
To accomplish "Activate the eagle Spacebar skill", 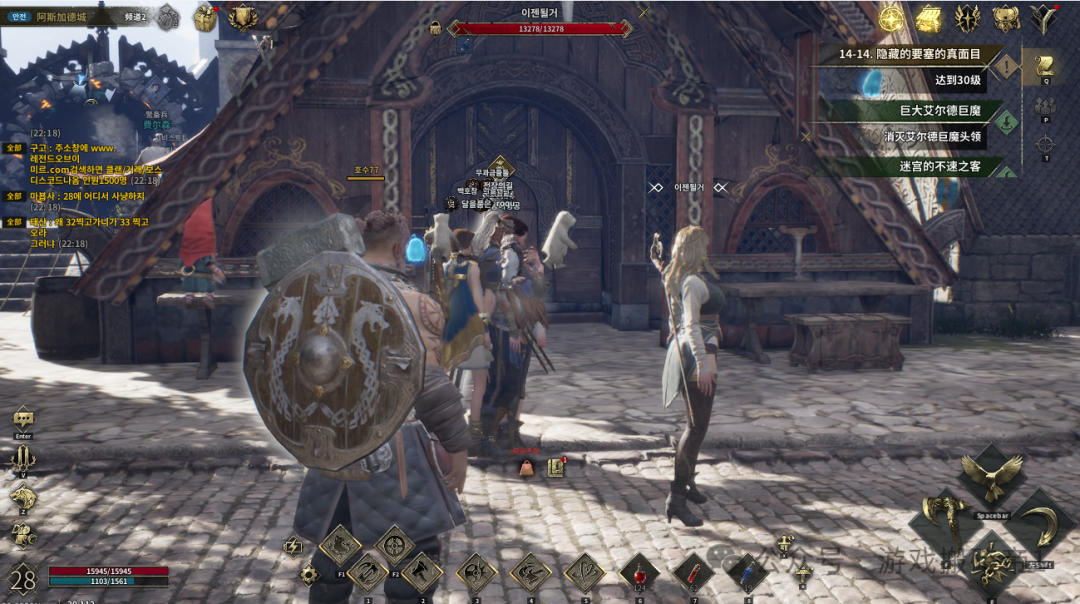I will (990, 479).
